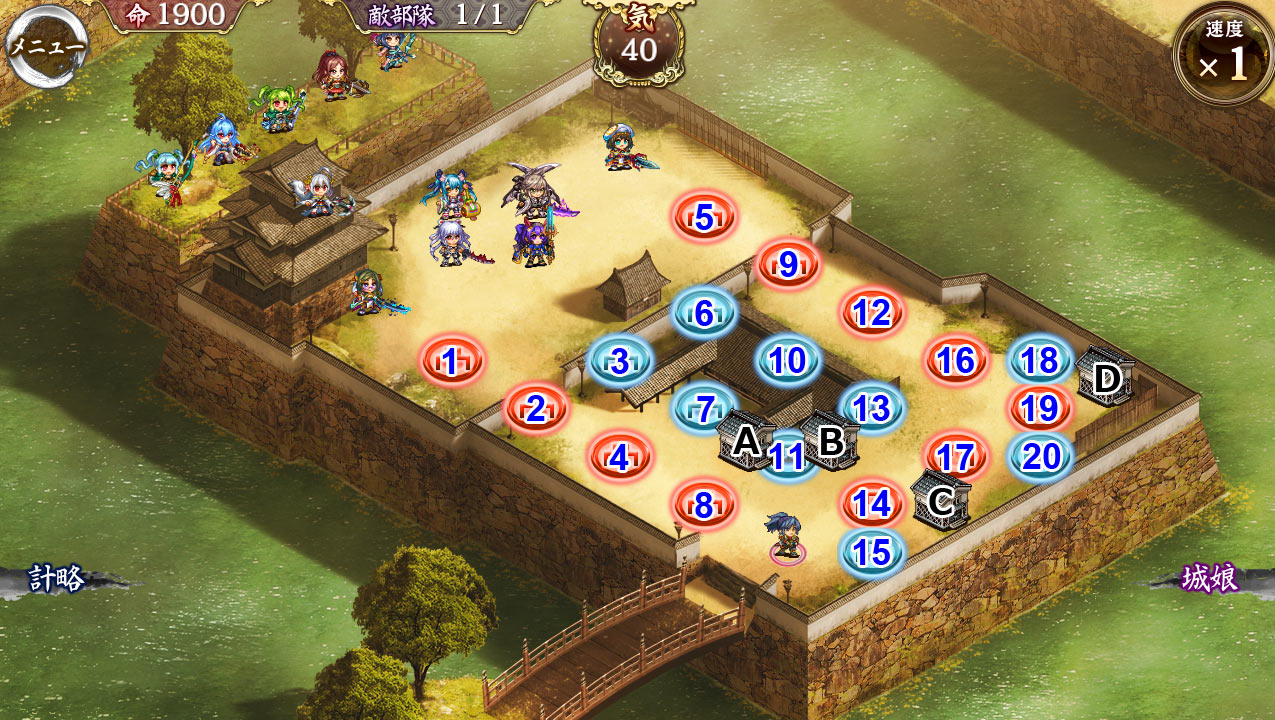
Task: Choose red deployment tile 5
Action: click(x=705, y=217)
